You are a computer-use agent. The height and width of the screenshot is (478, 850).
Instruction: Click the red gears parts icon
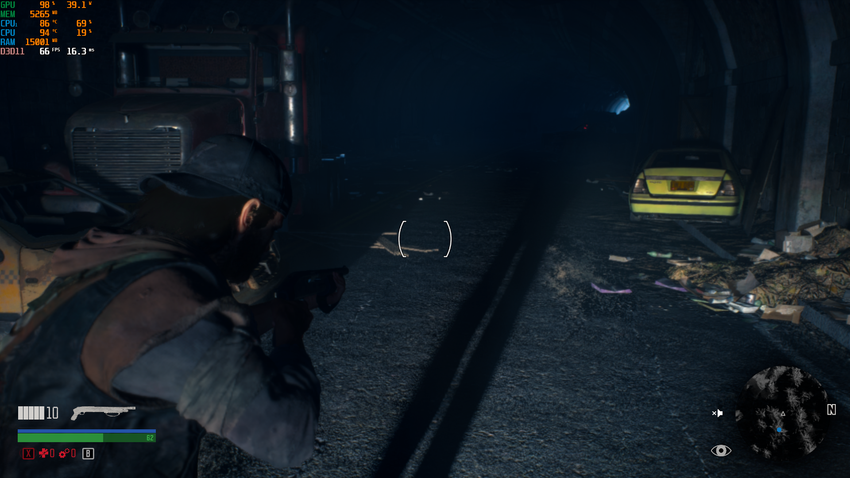(65, 453)
